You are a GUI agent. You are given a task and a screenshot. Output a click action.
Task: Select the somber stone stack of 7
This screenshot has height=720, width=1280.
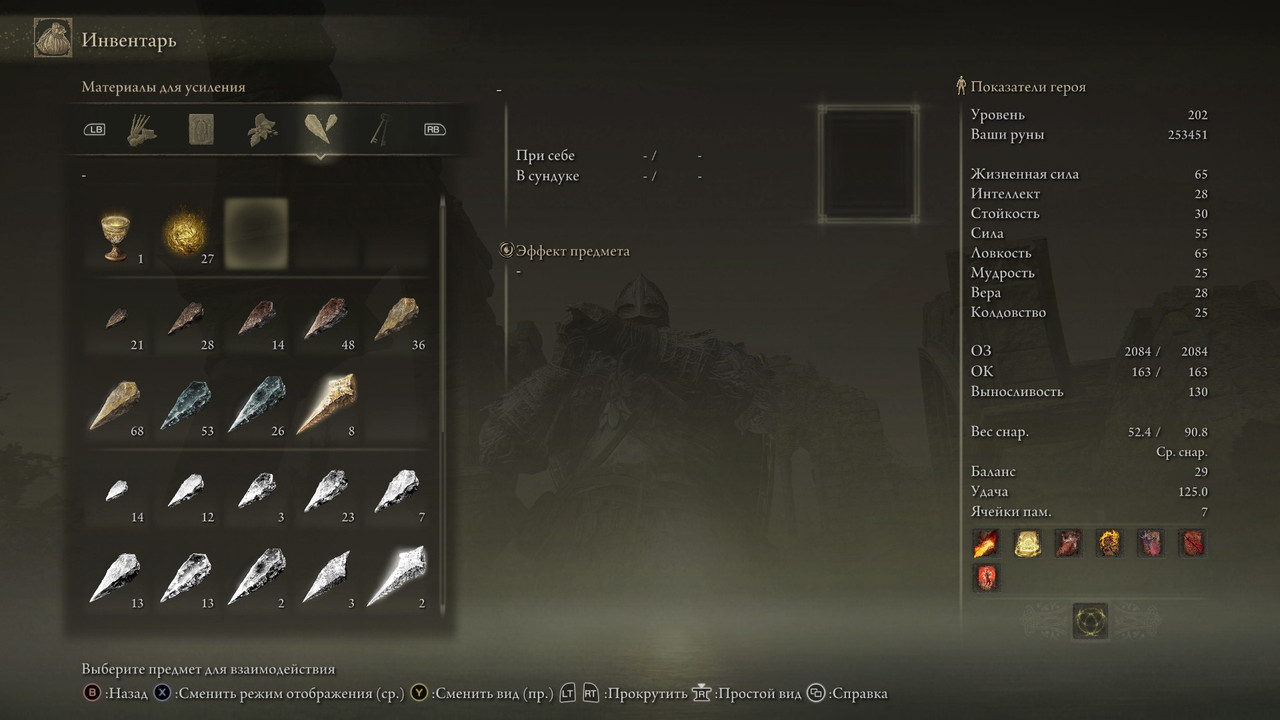pyautogui.click(x=396, y=492)
